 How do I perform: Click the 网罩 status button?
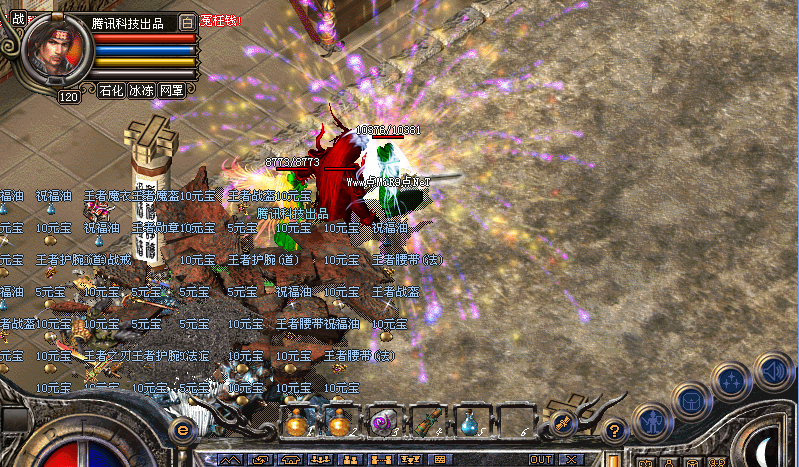(171, 90)
